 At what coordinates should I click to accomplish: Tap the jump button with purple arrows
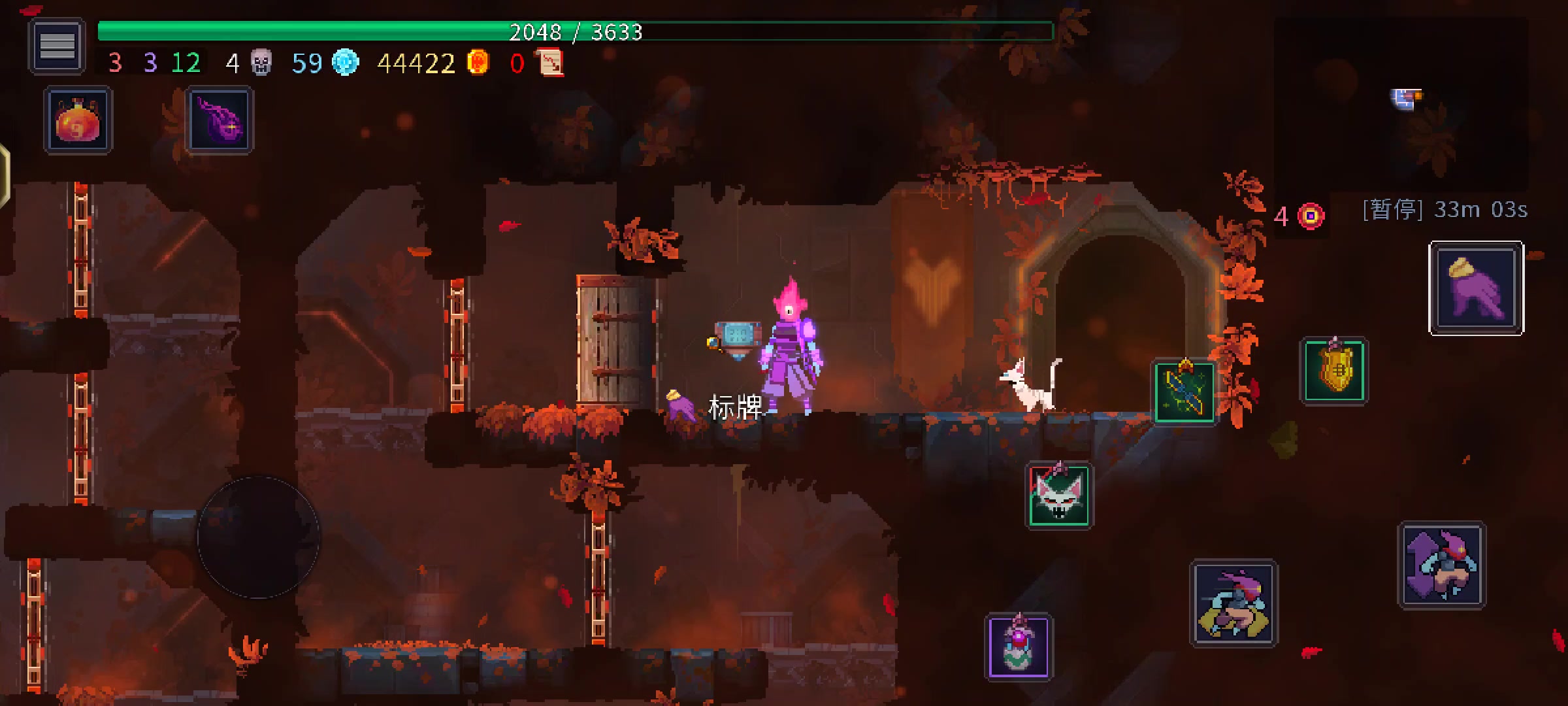[x=1441, y=565]
